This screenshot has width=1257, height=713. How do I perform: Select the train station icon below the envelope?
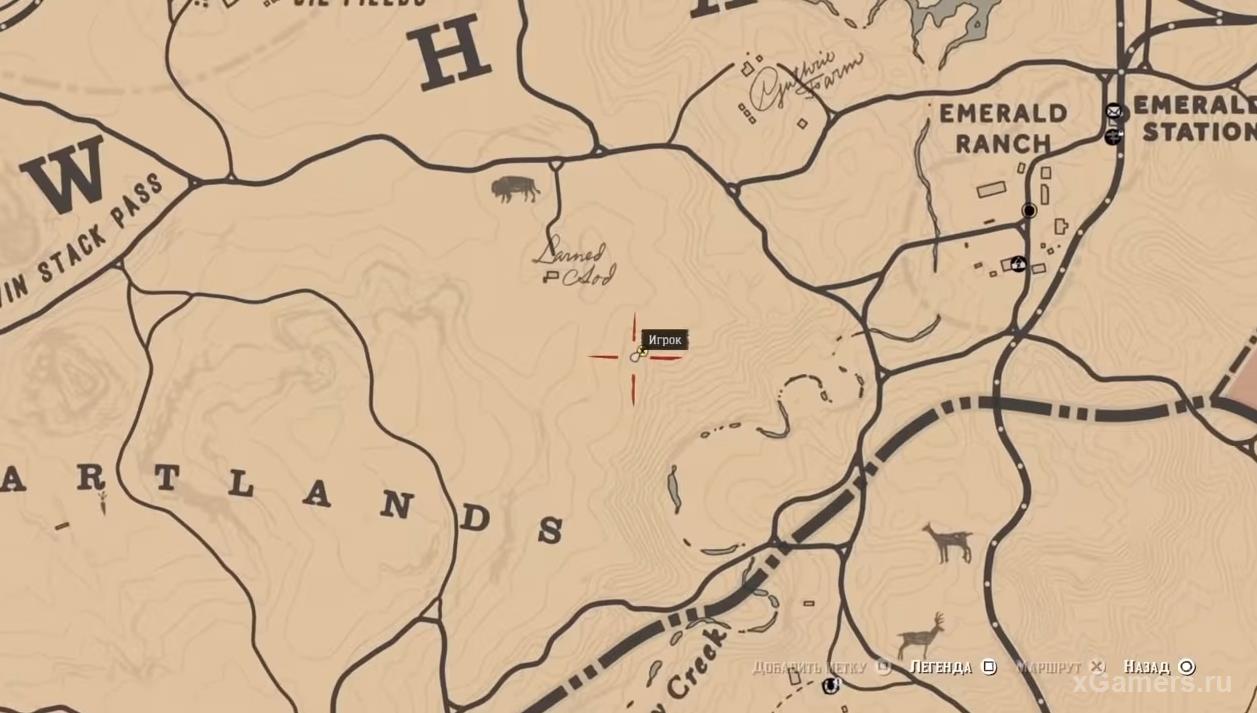coord(1113,136)
